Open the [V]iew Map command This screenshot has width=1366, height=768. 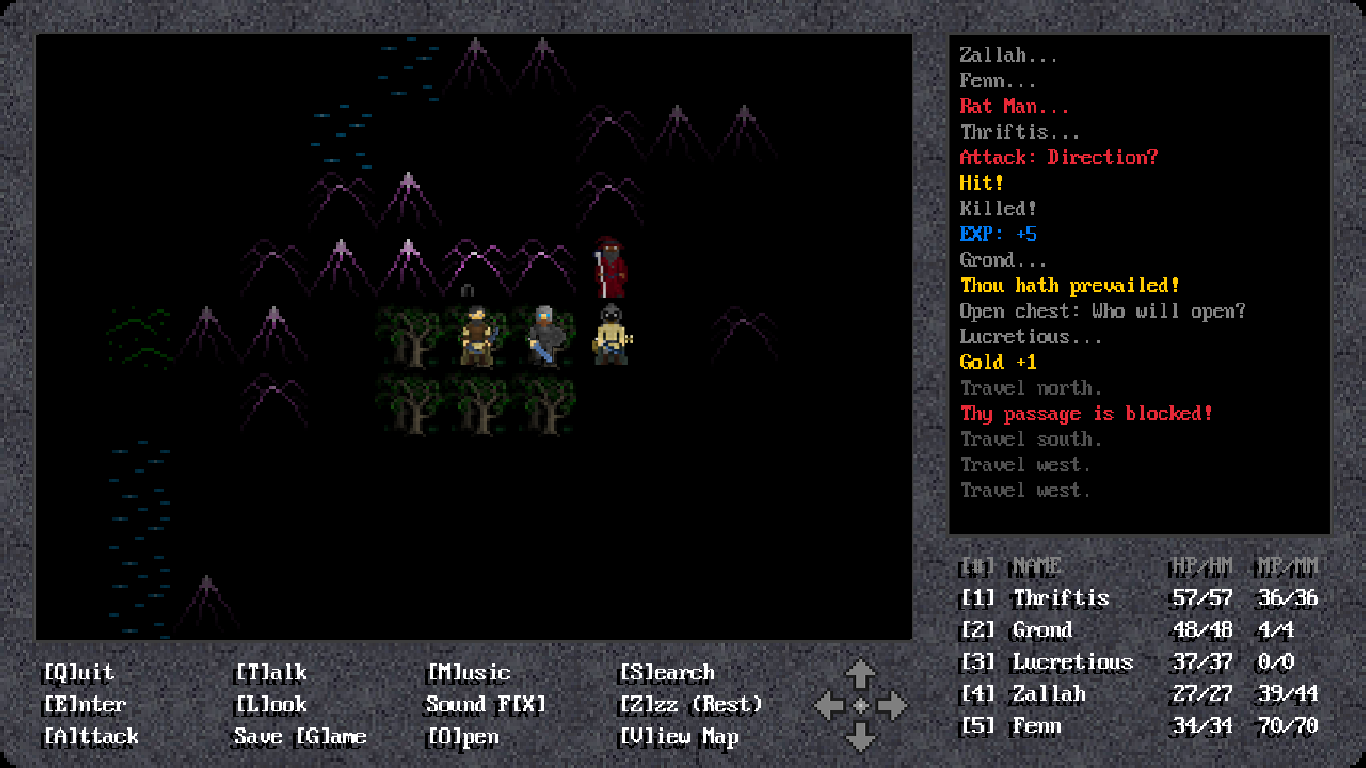(682, 737)
